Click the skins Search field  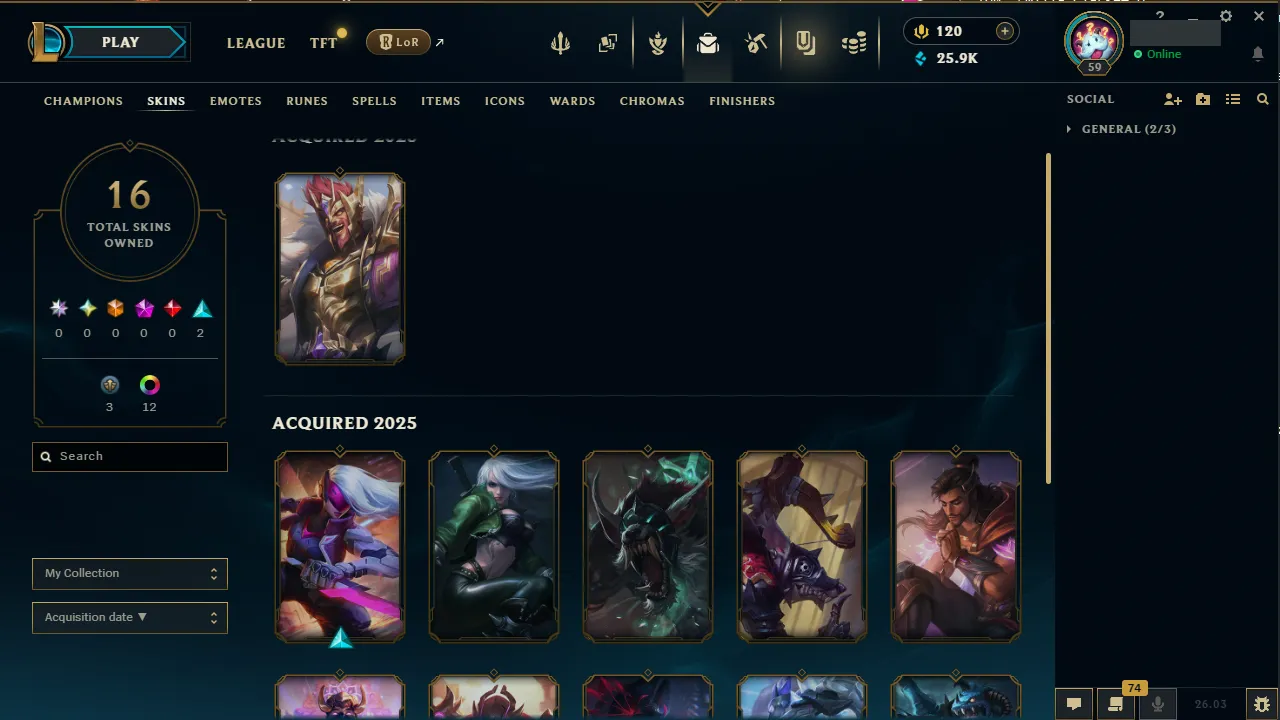click(129, 456)
